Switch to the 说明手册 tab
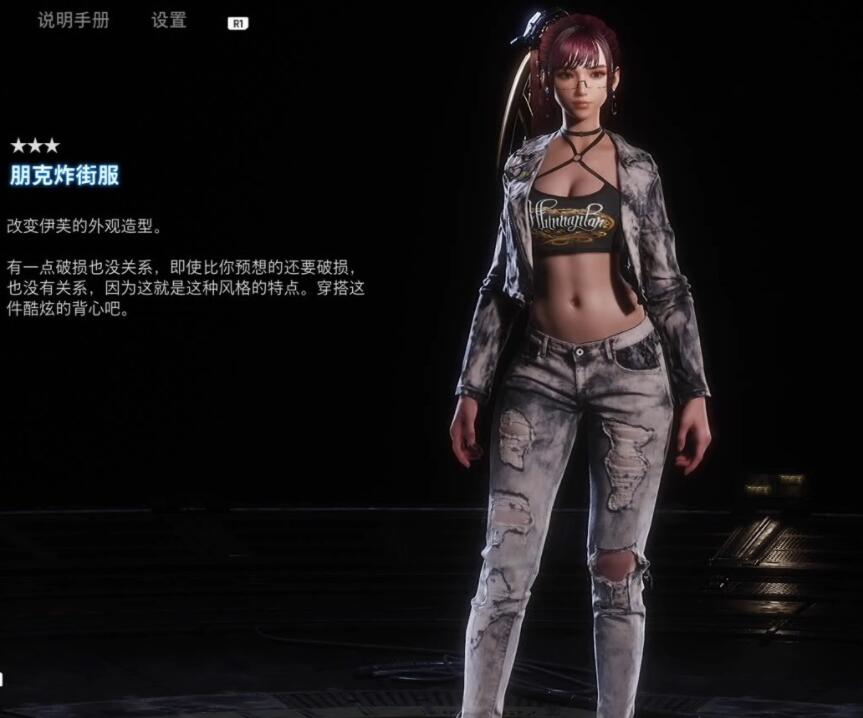This screenshot has width=863, height=718. [x=73, y=20]
